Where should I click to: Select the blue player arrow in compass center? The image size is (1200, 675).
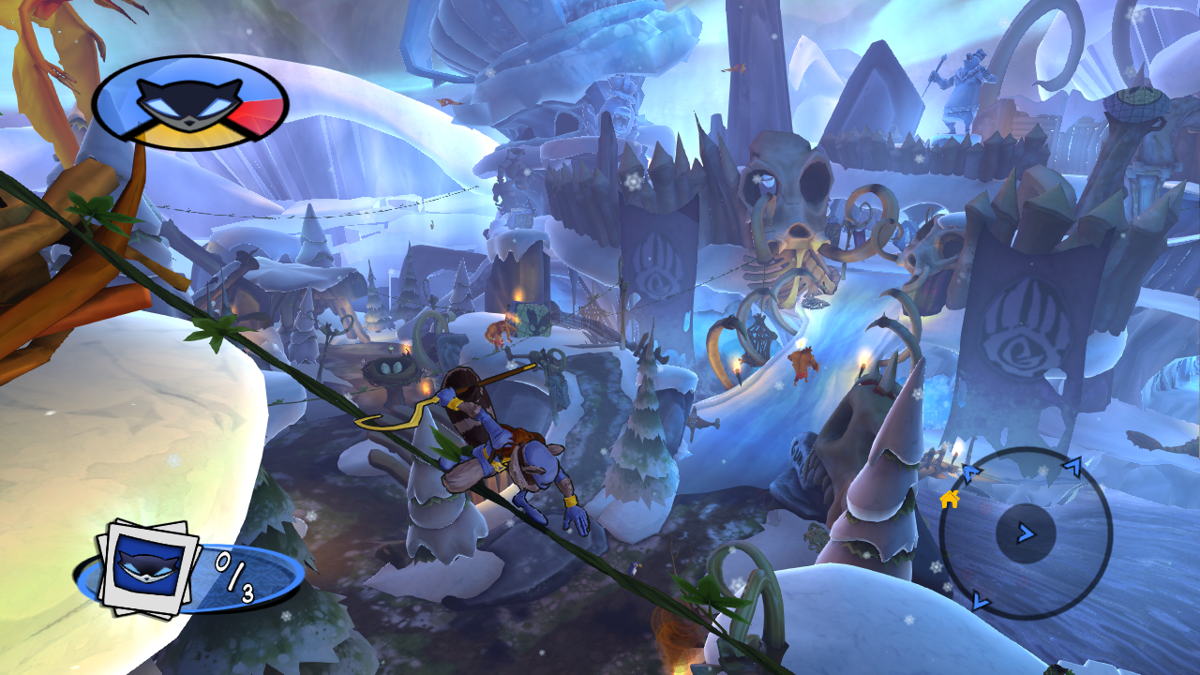(x=1026, y=532)
